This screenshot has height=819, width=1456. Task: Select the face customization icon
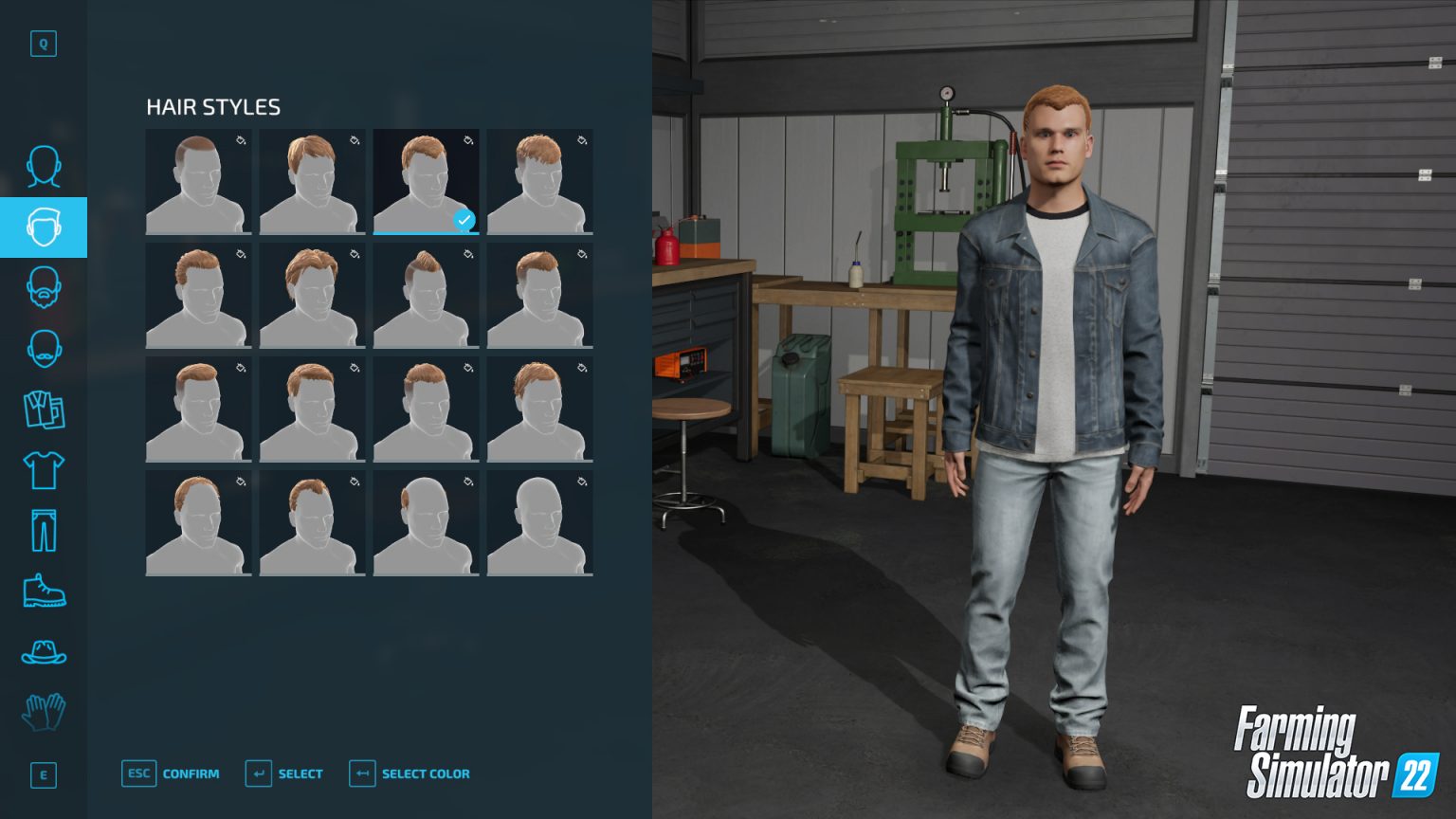(43, 168)
